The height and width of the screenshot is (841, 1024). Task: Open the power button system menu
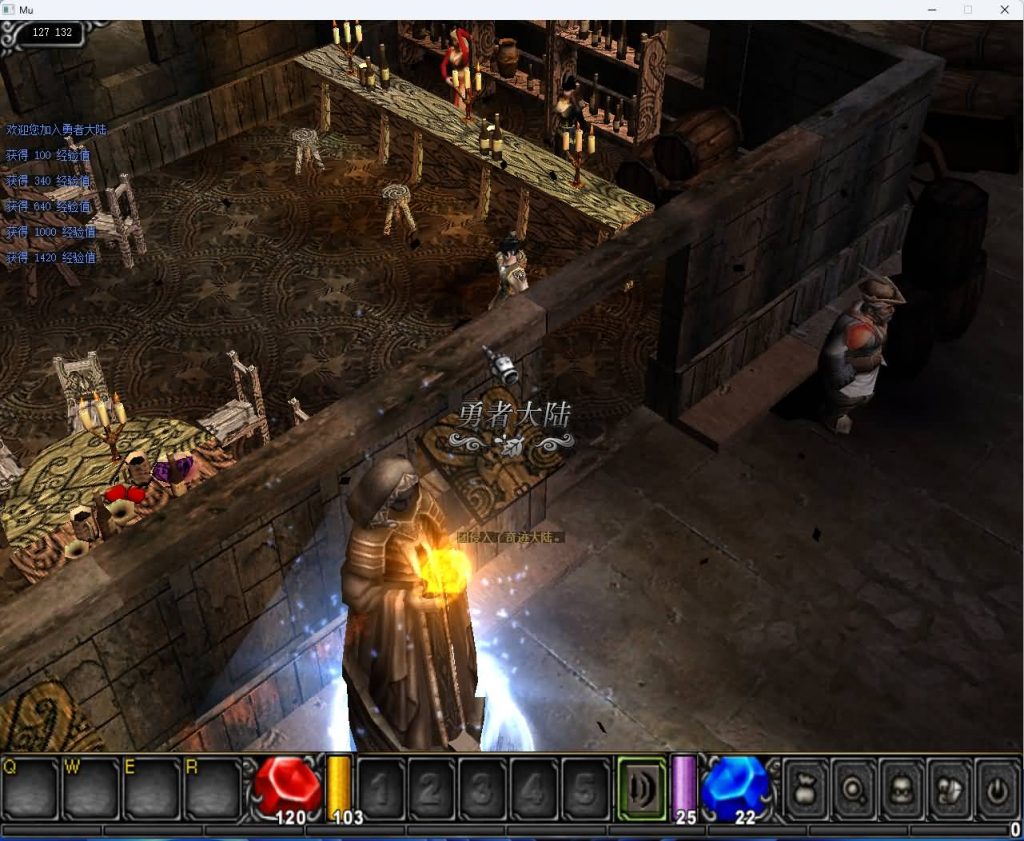[x=997, y=789]
